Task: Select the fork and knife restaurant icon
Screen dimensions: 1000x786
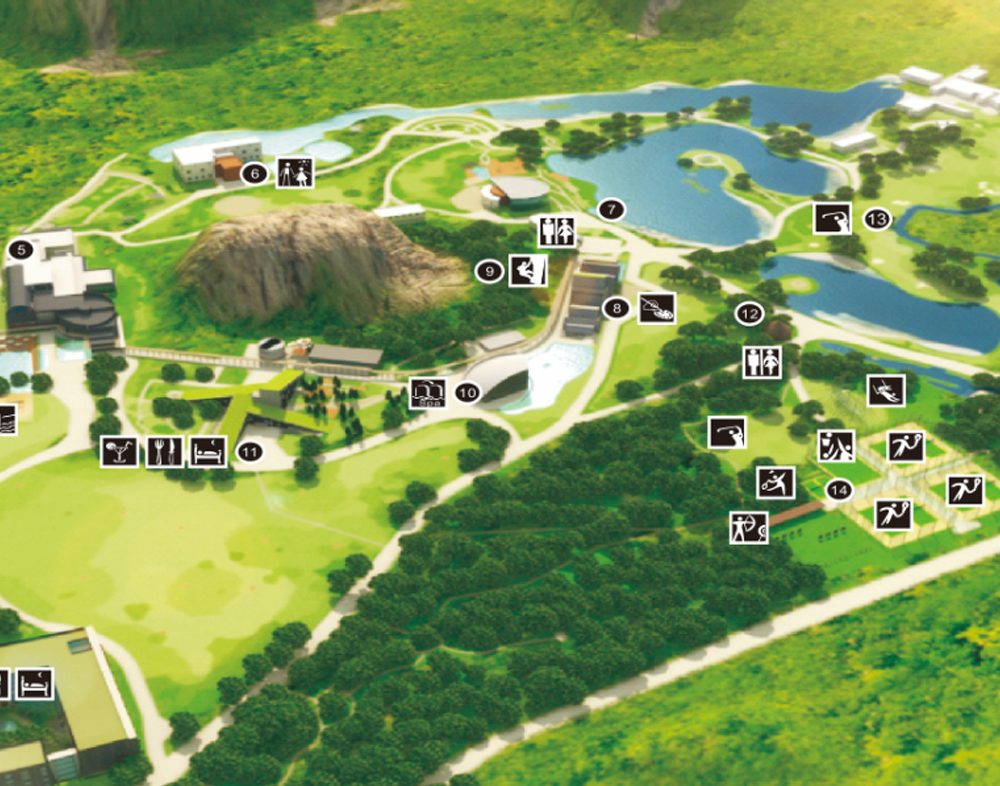Action: coord(164,452)
